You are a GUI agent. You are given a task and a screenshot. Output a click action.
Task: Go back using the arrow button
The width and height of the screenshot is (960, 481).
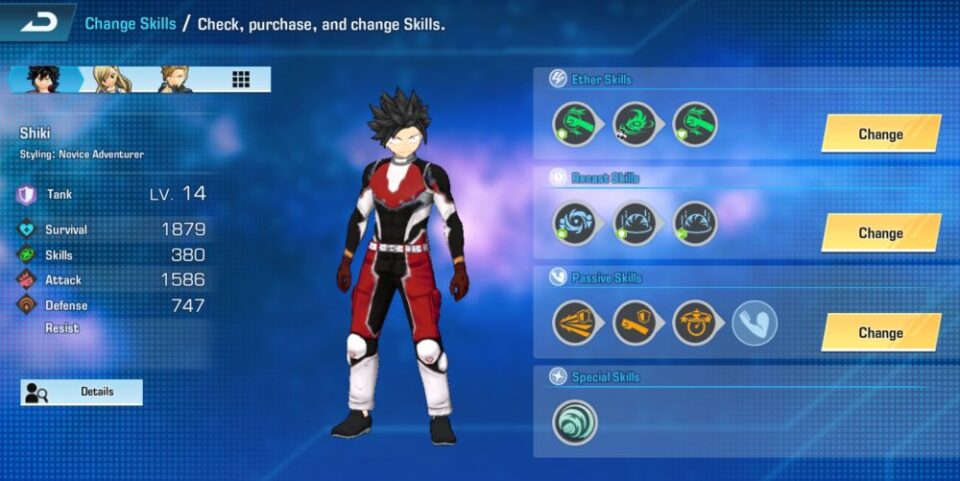[38, 22]
